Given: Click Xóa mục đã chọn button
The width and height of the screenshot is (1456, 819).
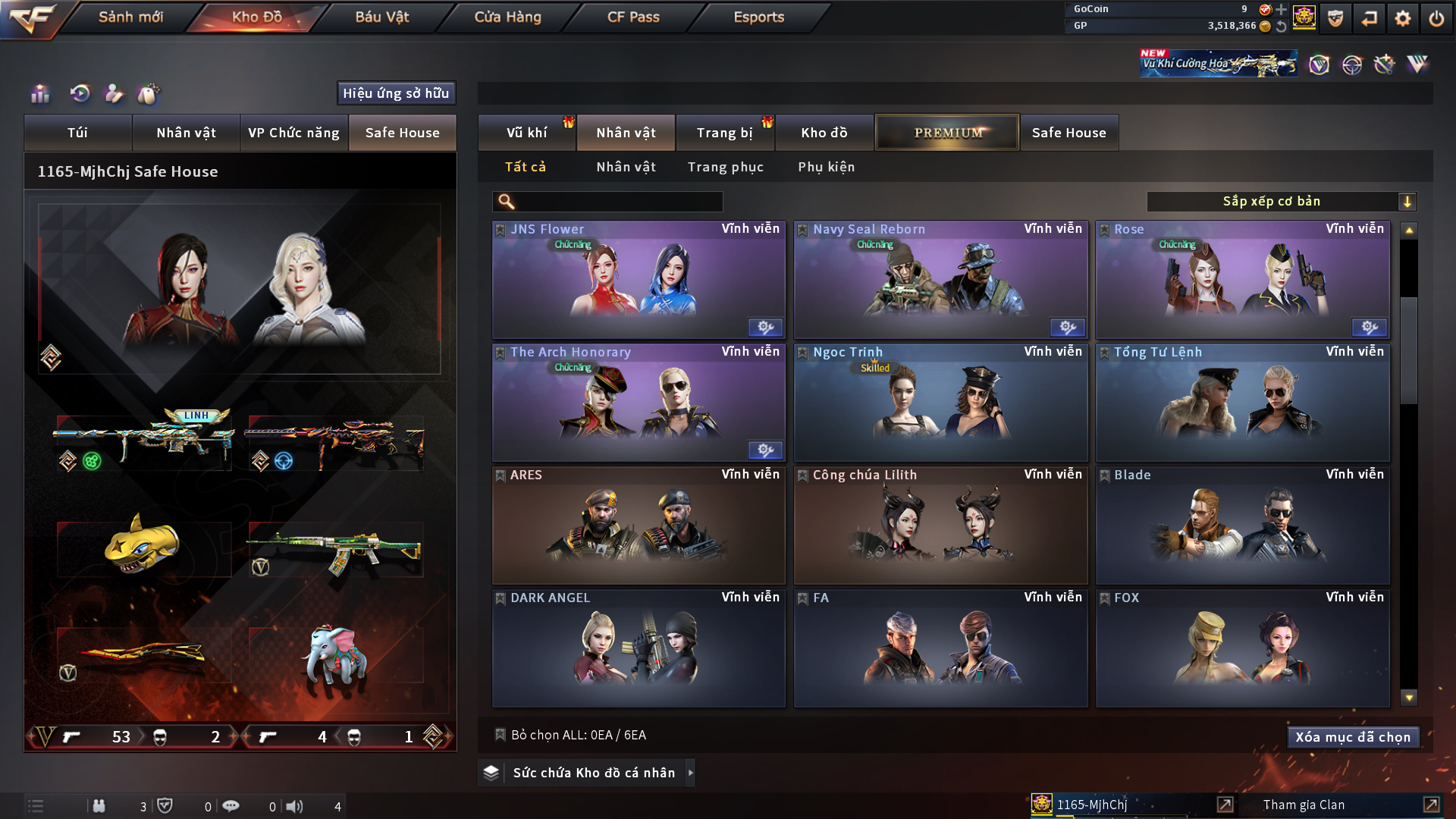Looking at the screenshot, I should [x=1353, y=737].
